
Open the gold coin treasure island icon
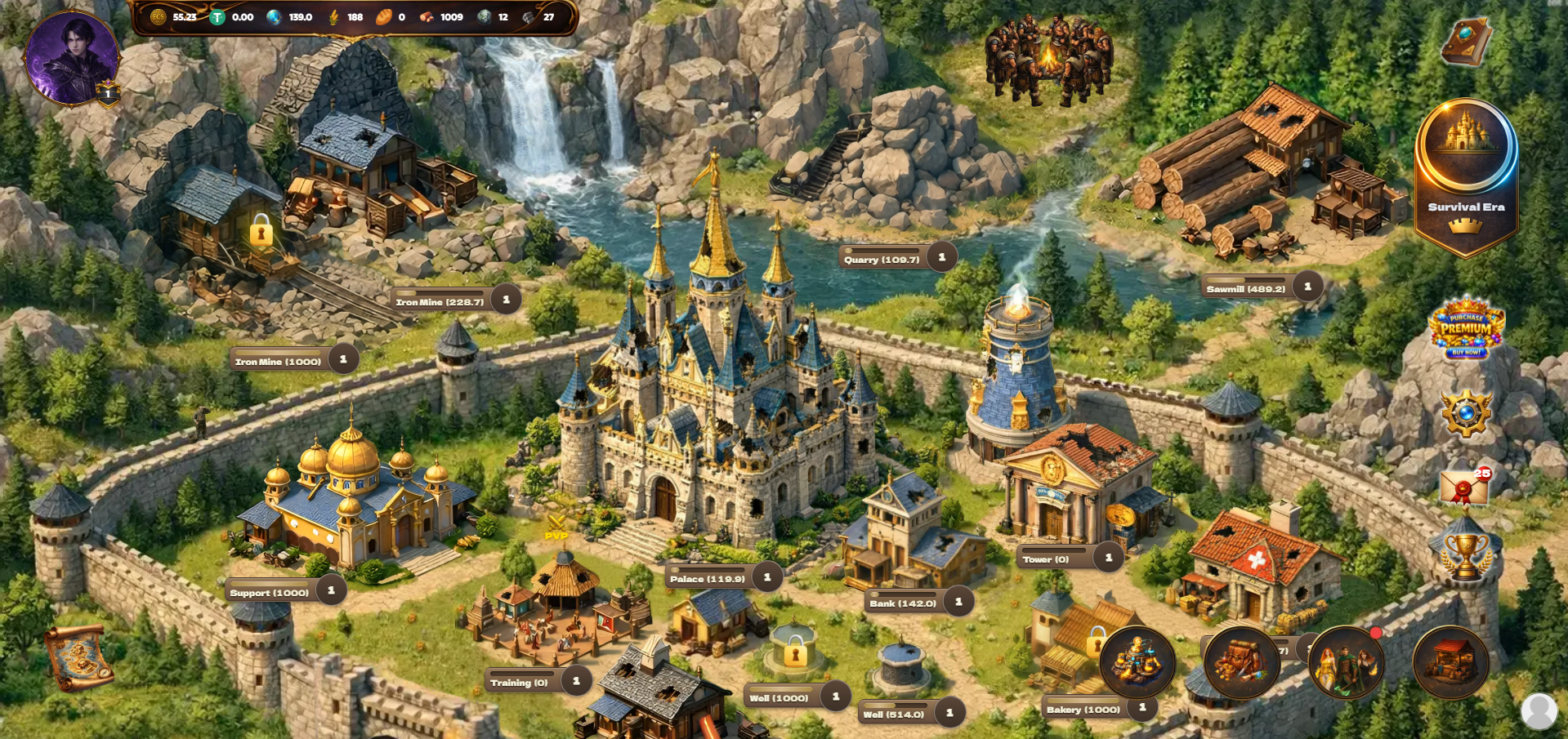[x=1137, y=662]
